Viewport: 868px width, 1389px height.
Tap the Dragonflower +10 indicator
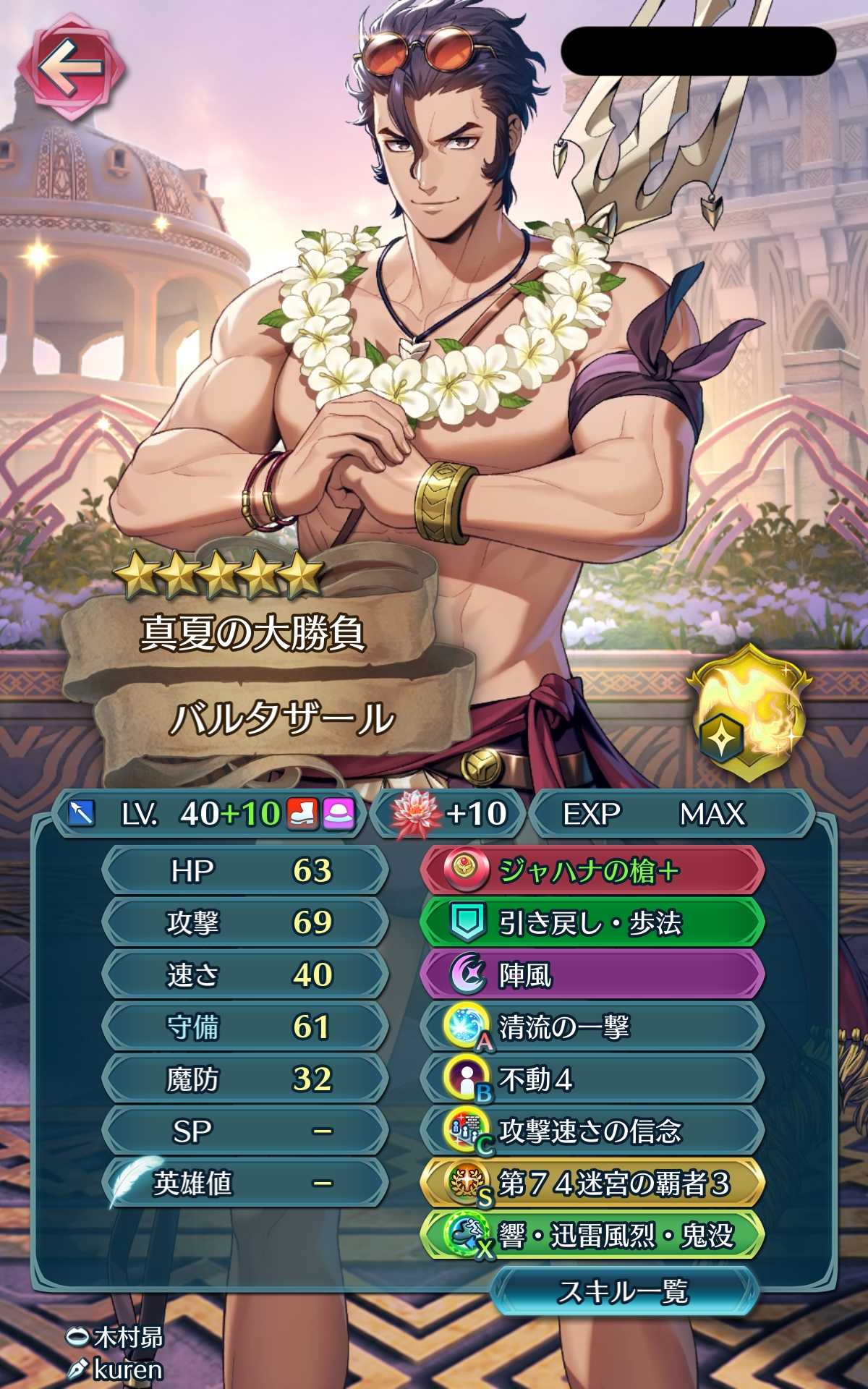(x=448, y=814)
